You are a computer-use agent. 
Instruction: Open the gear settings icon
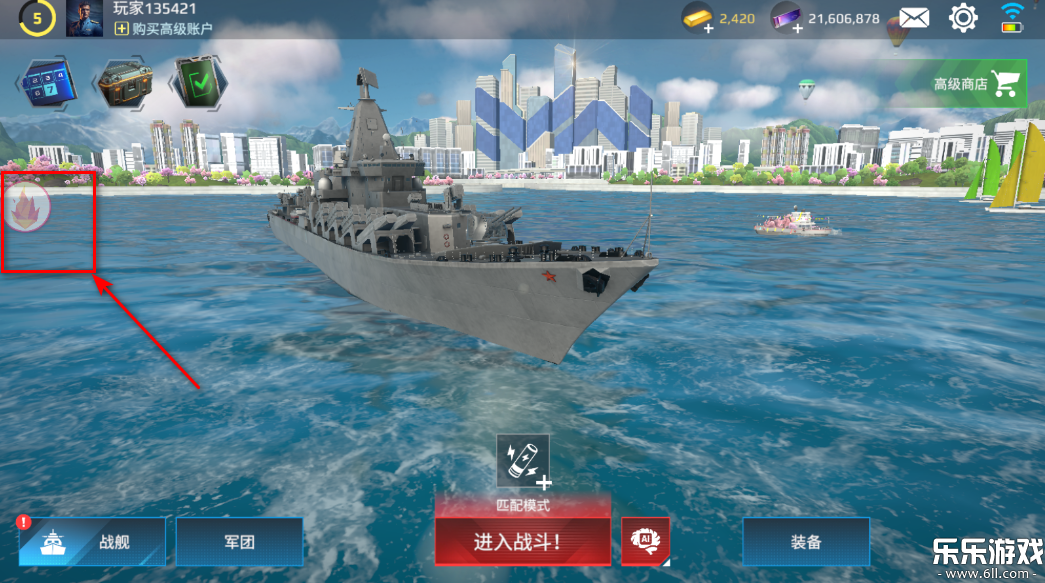tap(963, 17)
